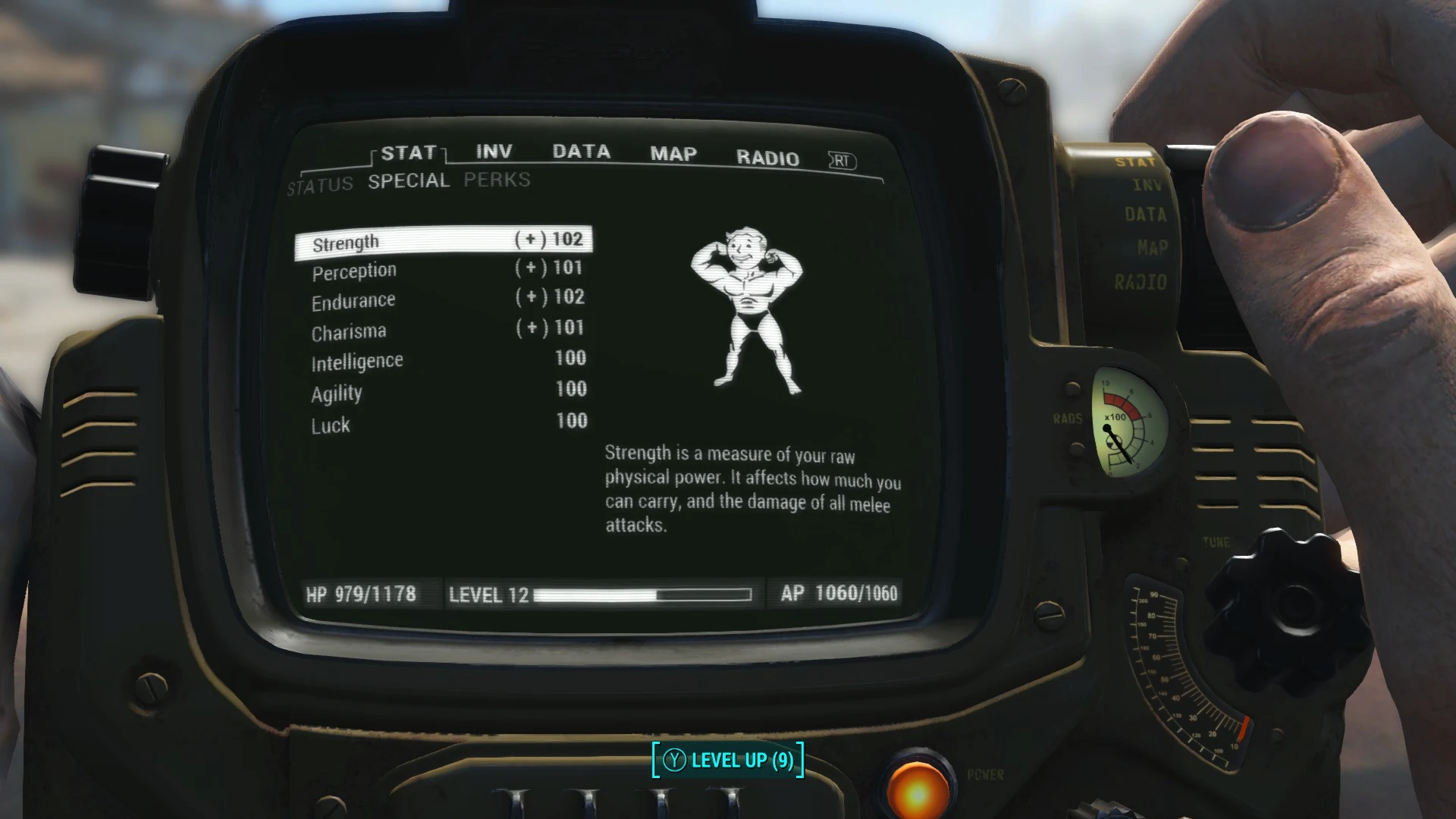Image resolution: width=1456 pixels, height=819 pixels.
Task: Open the INV tab
Action: [x=494, y=152]
